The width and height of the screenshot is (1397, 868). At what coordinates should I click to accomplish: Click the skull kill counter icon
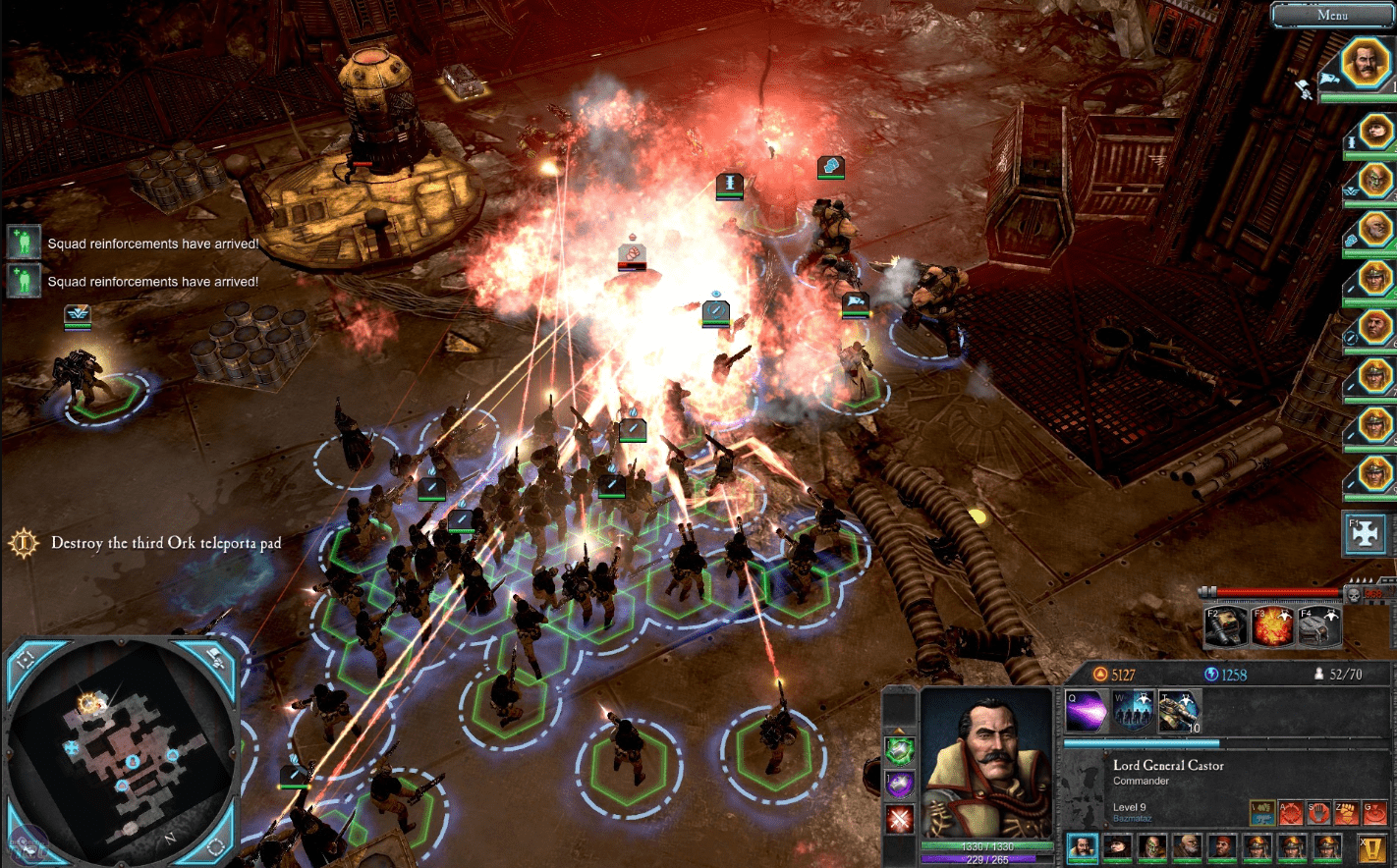pyautogui.click(x=1355, y=594)
